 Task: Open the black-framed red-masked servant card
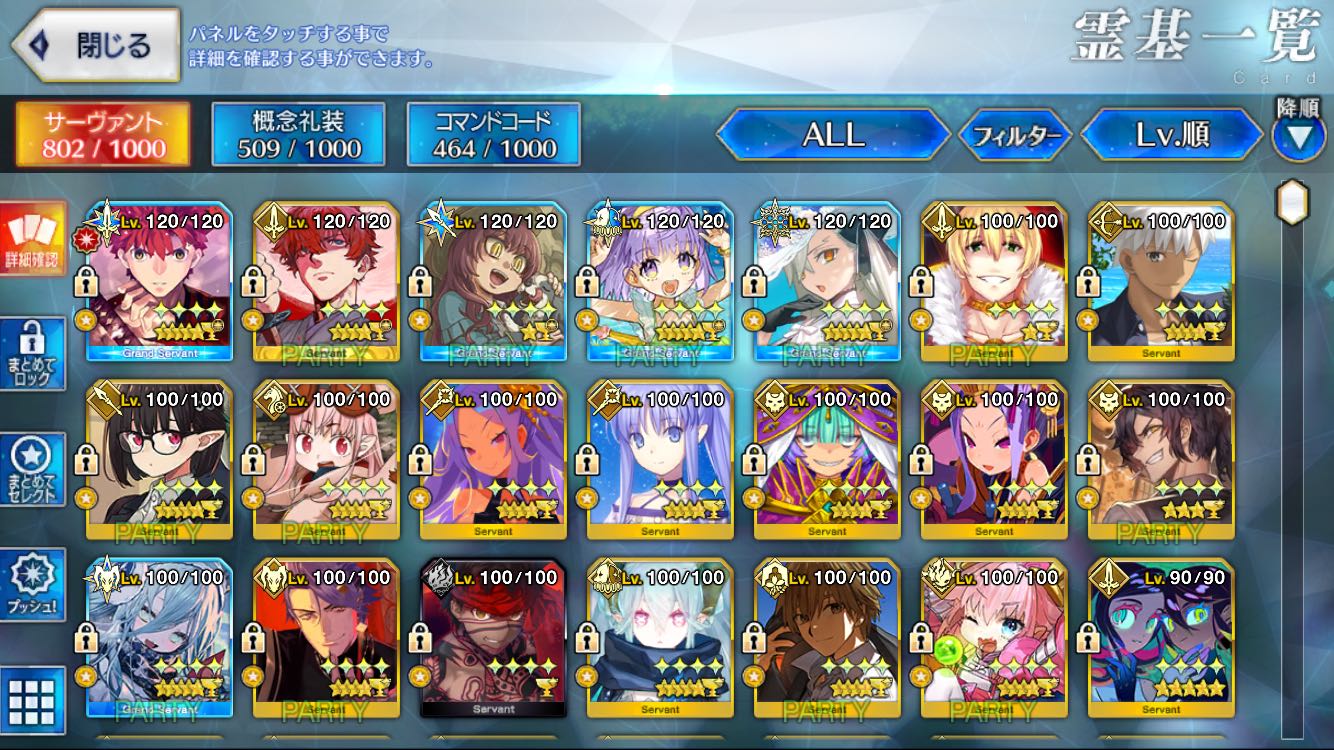494,638
